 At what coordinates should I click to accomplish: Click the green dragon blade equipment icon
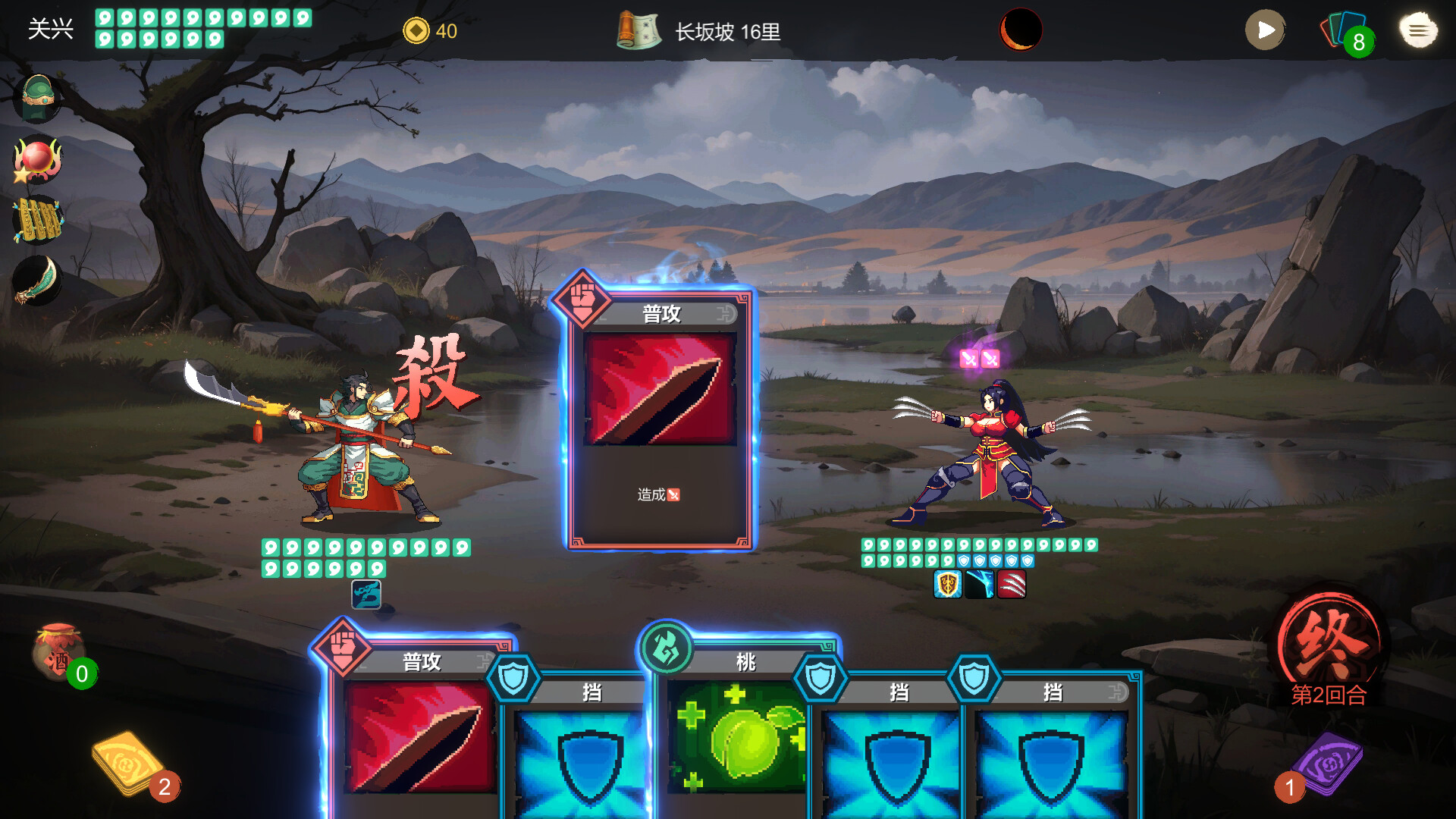37,278
